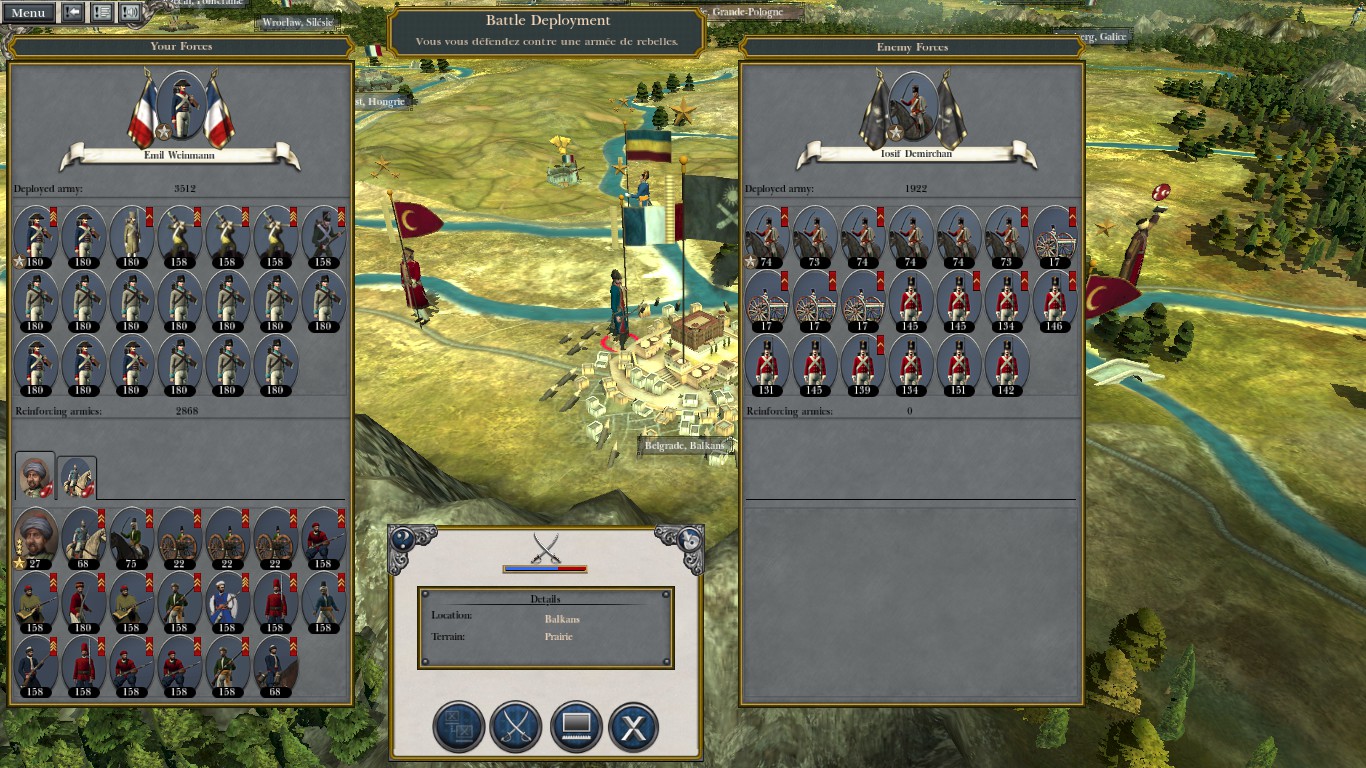
Task: Select the reinforcing cavalry card showing 75
Action: (x=131, y=539)
